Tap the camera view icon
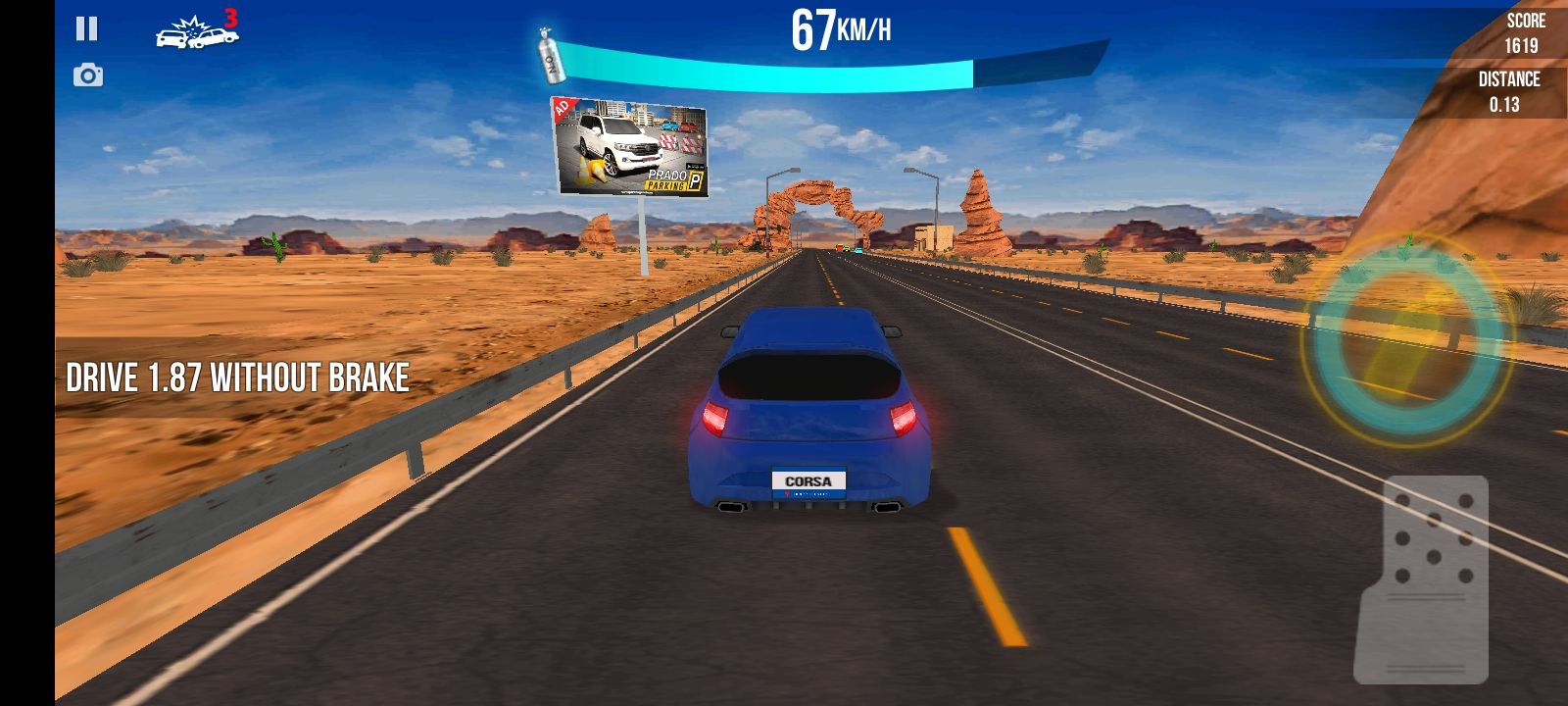This screenshot has width=1568, height=706. (88, 76)
